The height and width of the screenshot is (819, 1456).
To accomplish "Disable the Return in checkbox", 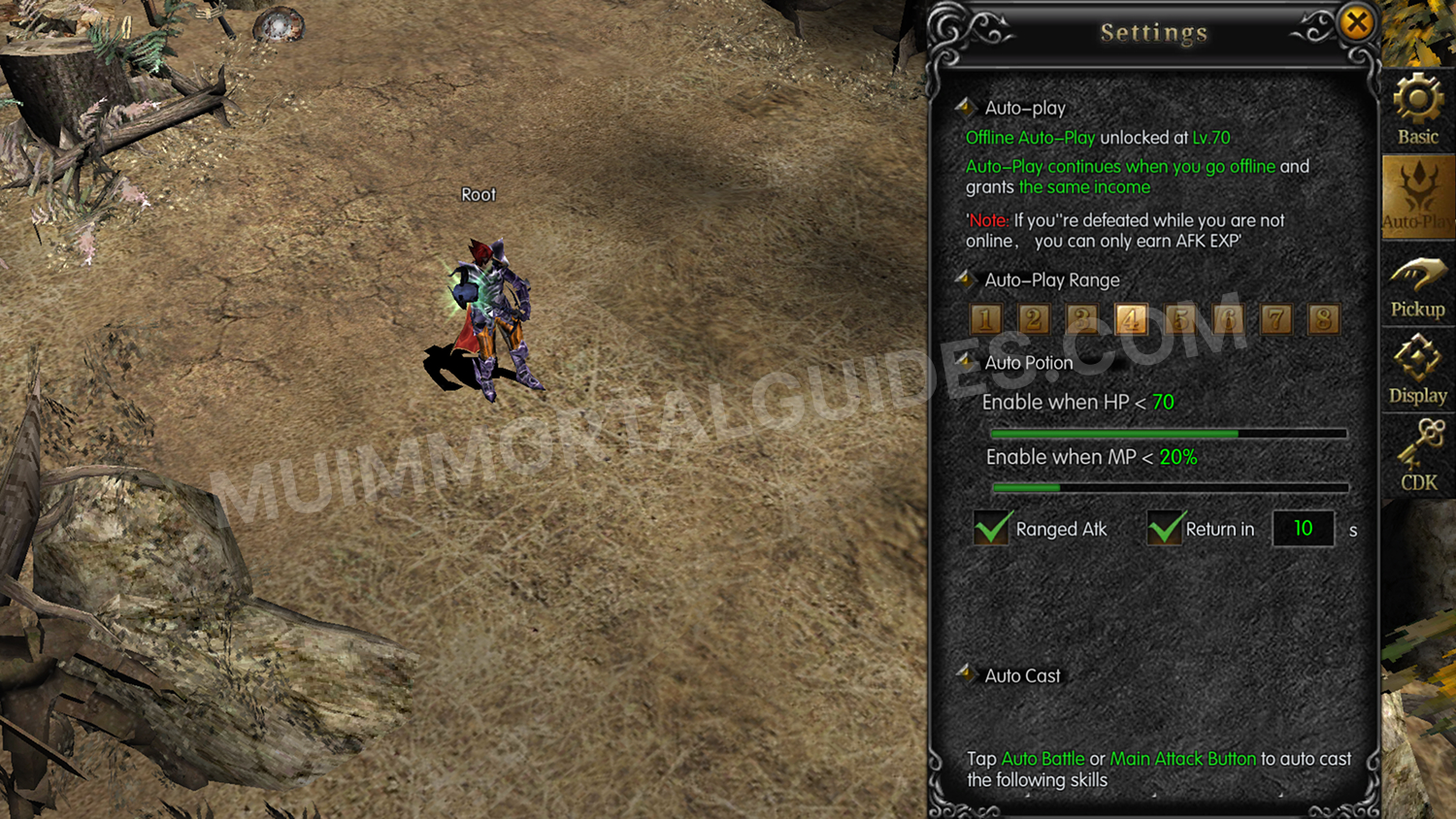I will click(1164, 529).
